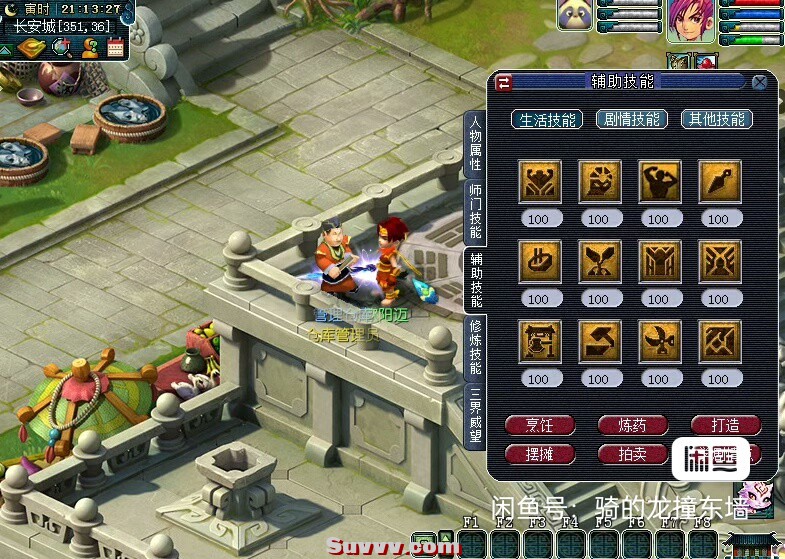Open the 三界威望 side tab

476,415
